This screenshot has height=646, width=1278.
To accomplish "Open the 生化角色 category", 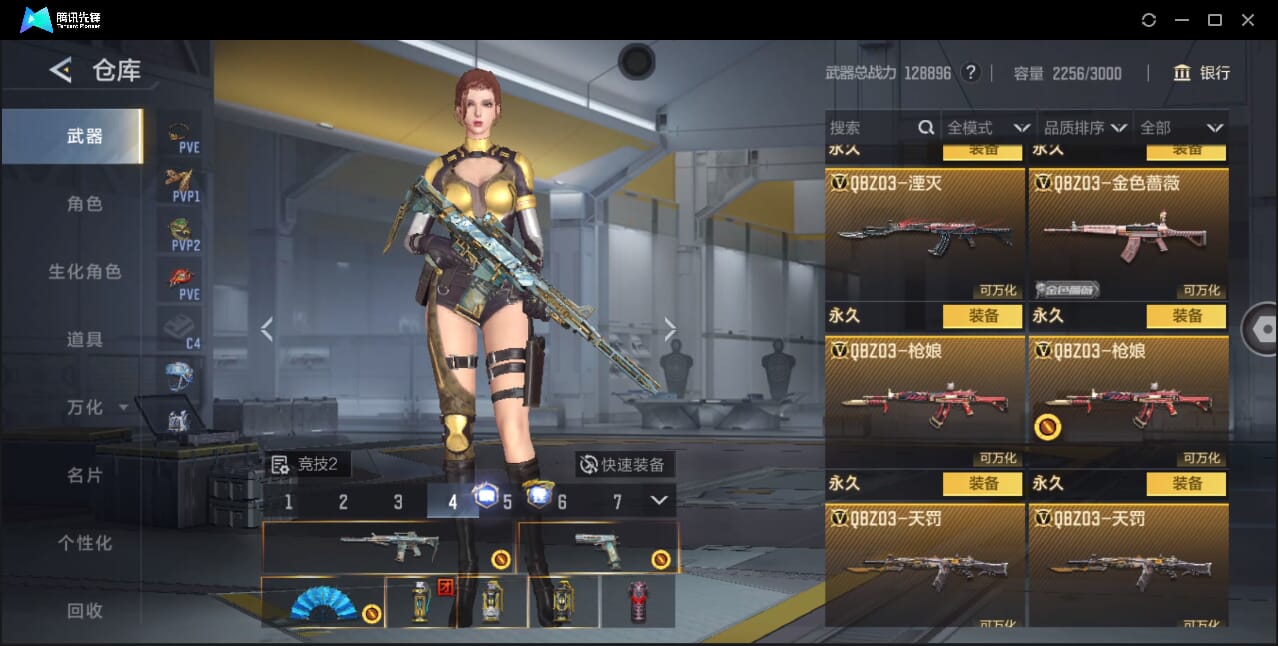I will coord(85,272).
